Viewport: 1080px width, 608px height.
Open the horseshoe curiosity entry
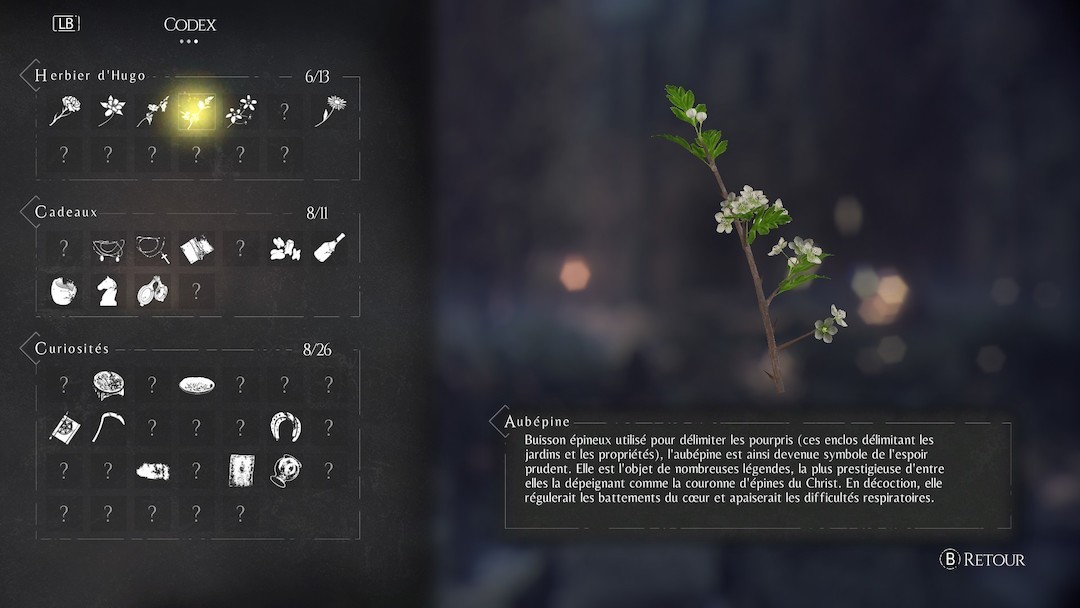285,427
